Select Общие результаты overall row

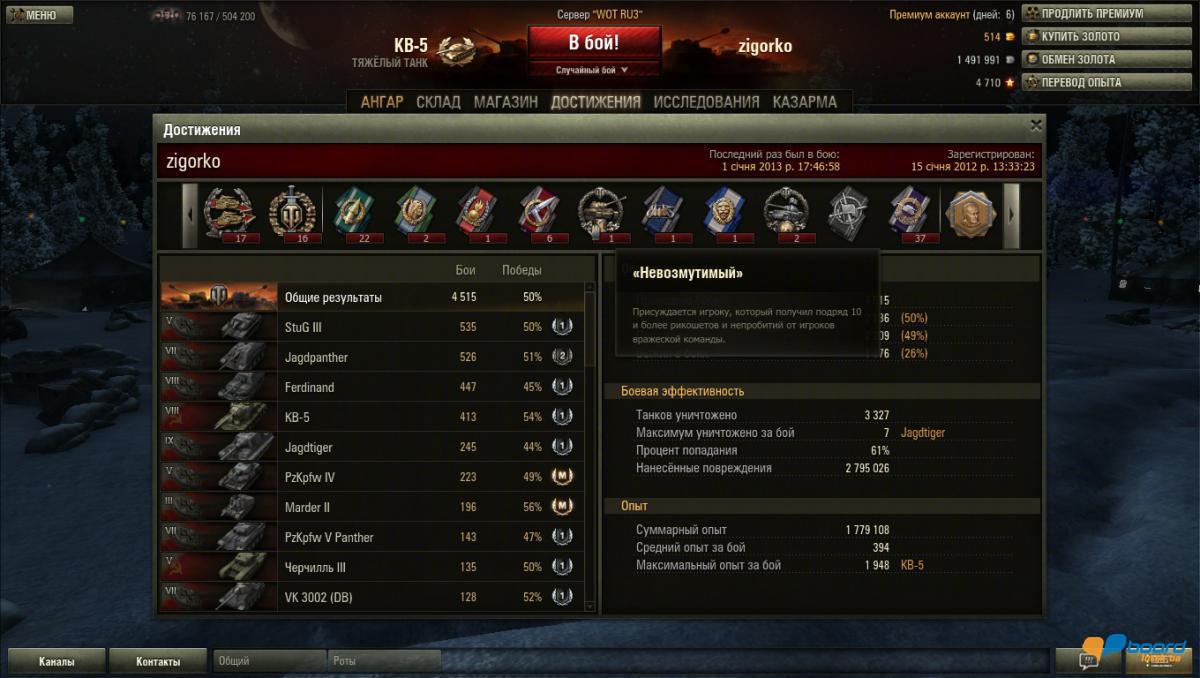(370, 297)
